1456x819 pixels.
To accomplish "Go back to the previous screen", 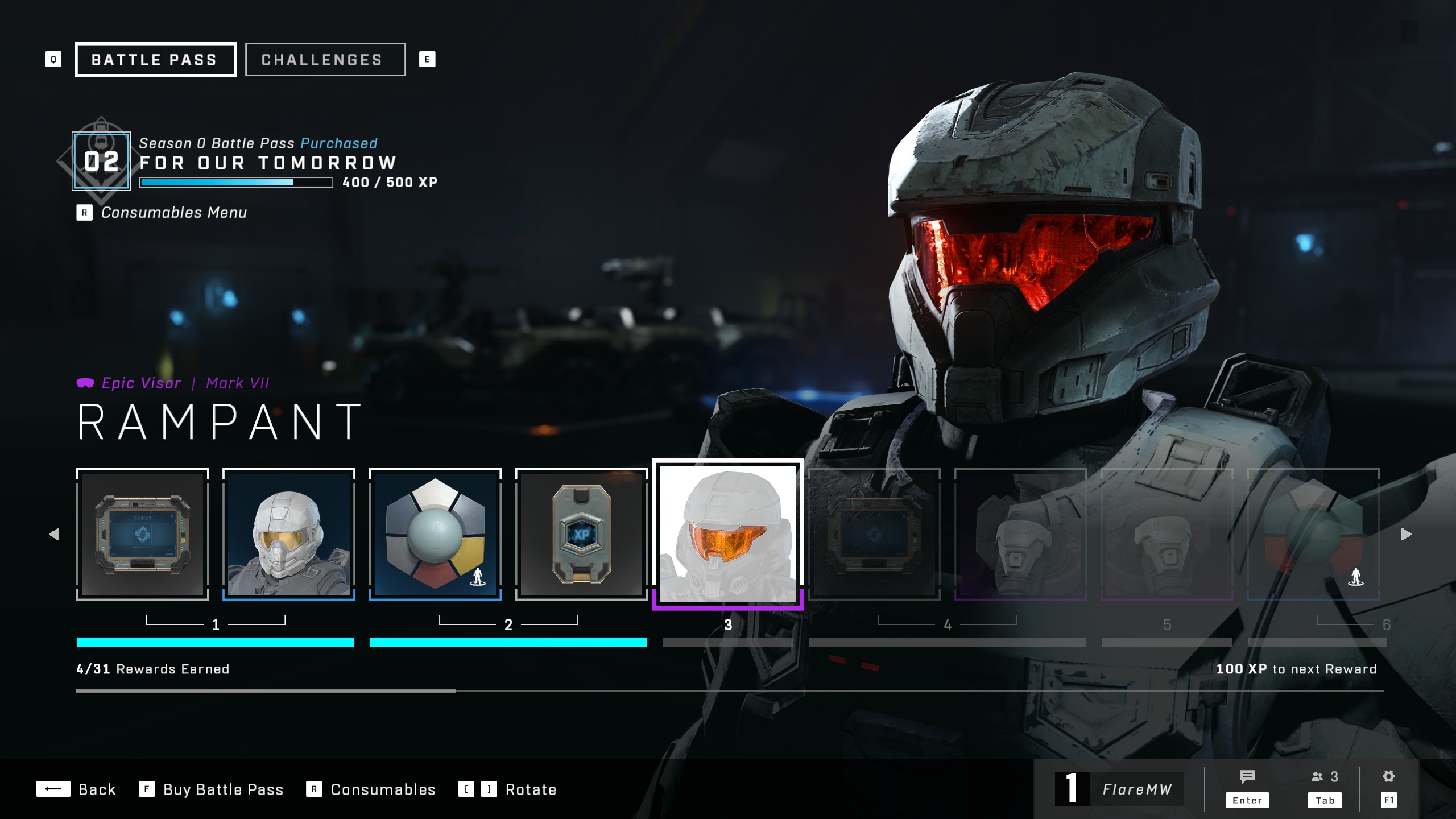I will pyautogui.click(x=77, y=789).
